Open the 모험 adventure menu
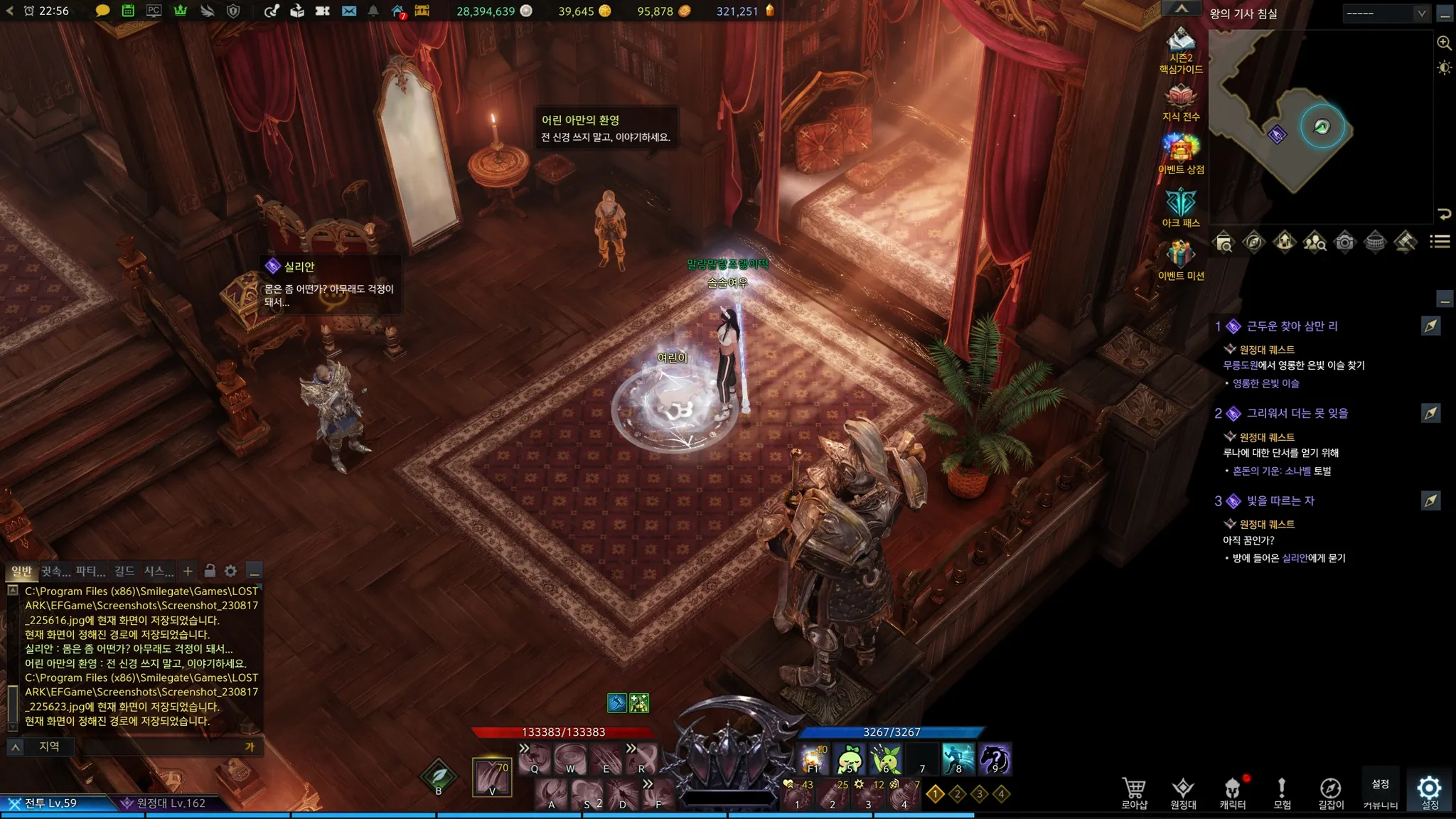 click(1282, 792)
